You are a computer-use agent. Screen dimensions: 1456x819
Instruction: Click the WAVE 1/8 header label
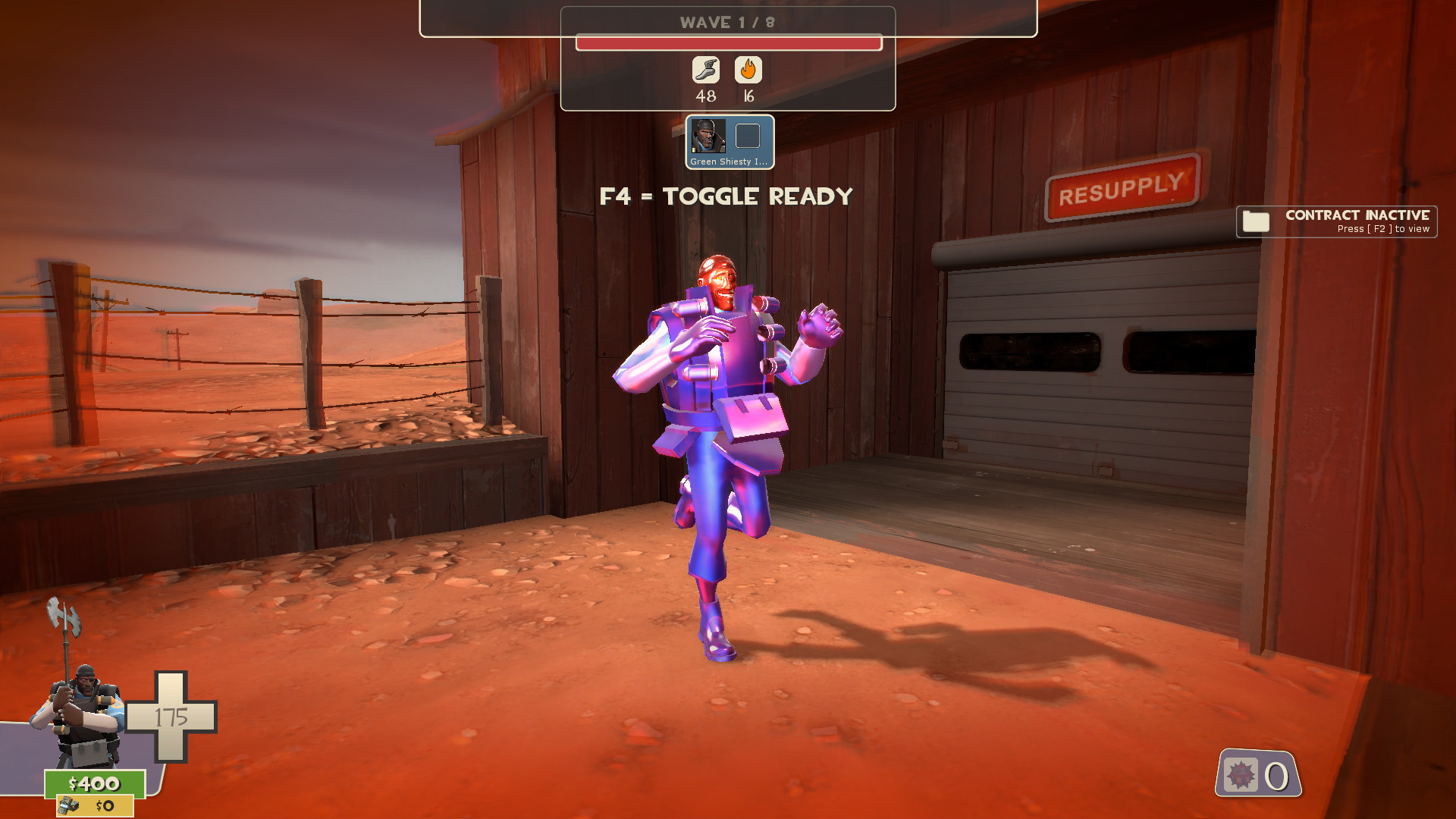(726, 23)
